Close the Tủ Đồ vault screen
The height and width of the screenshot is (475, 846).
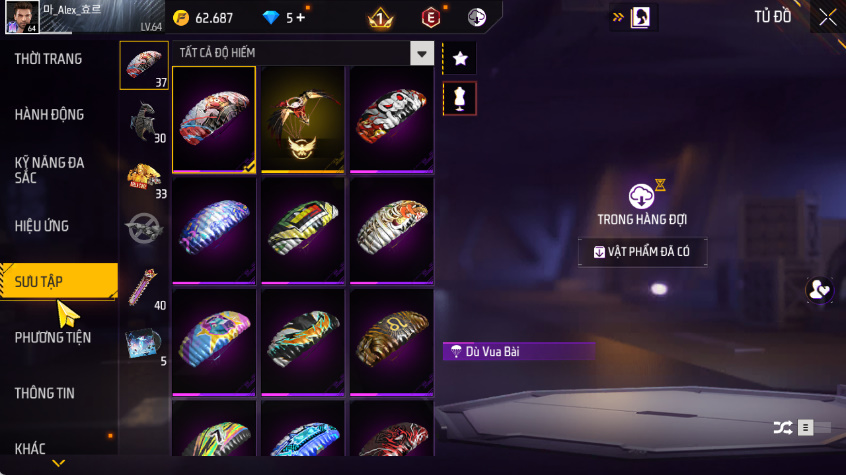point(827,16)
